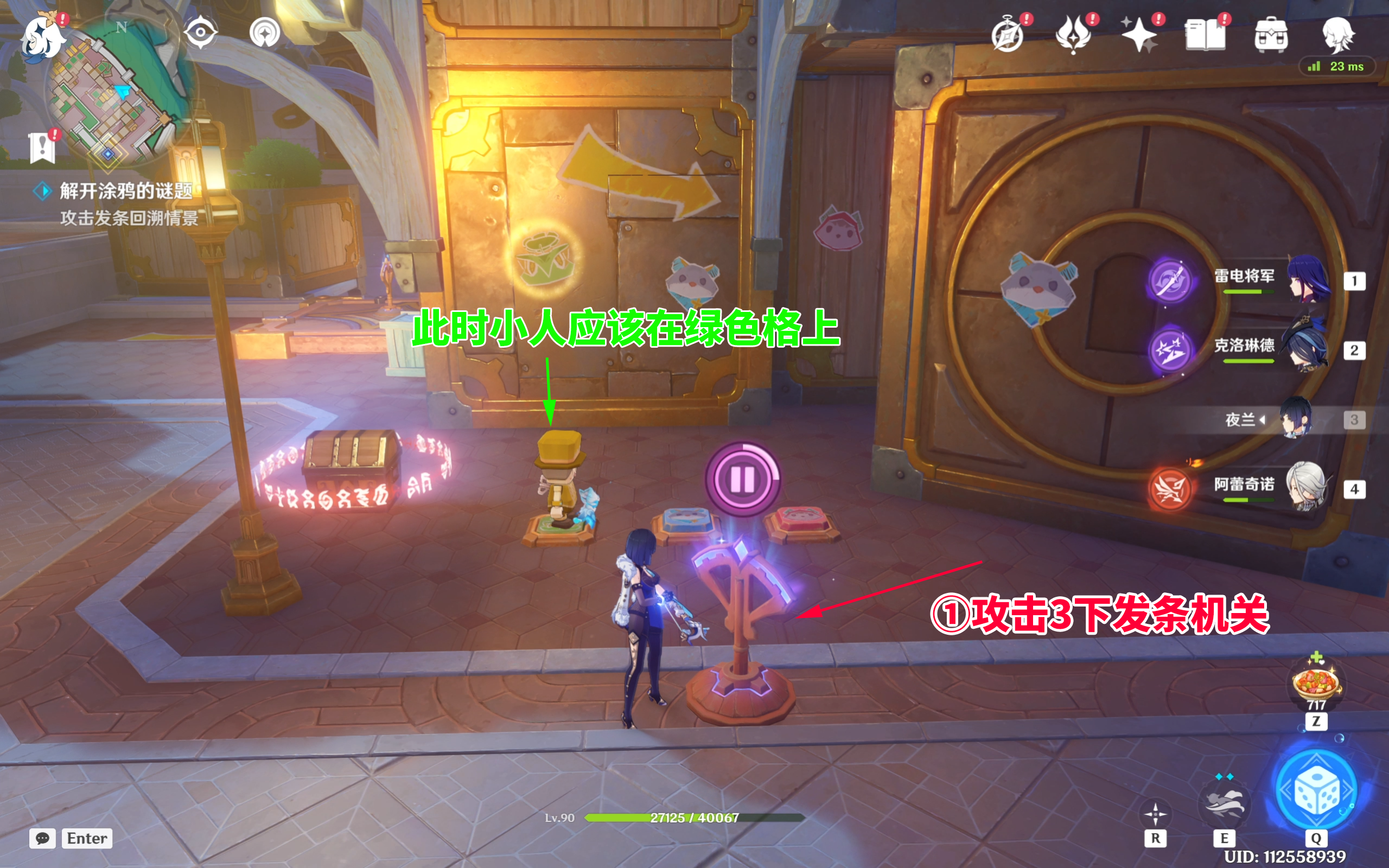This screenshot has height=868, width=1389.
Task: Activate Yelan's dice elemental burst
Action: (x=1316, y=791)
